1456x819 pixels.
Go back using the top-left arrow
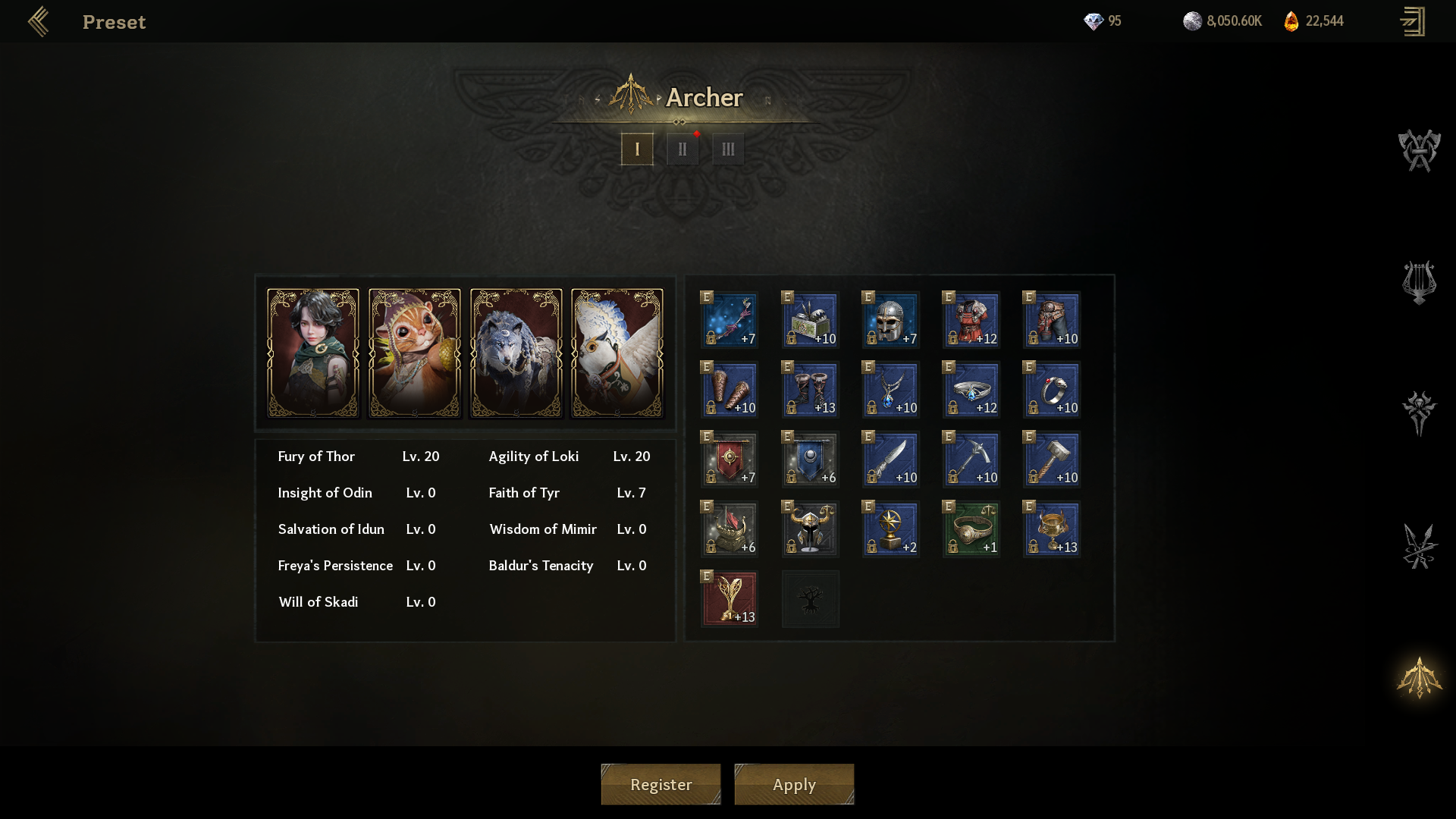click(x=39, y=22)
